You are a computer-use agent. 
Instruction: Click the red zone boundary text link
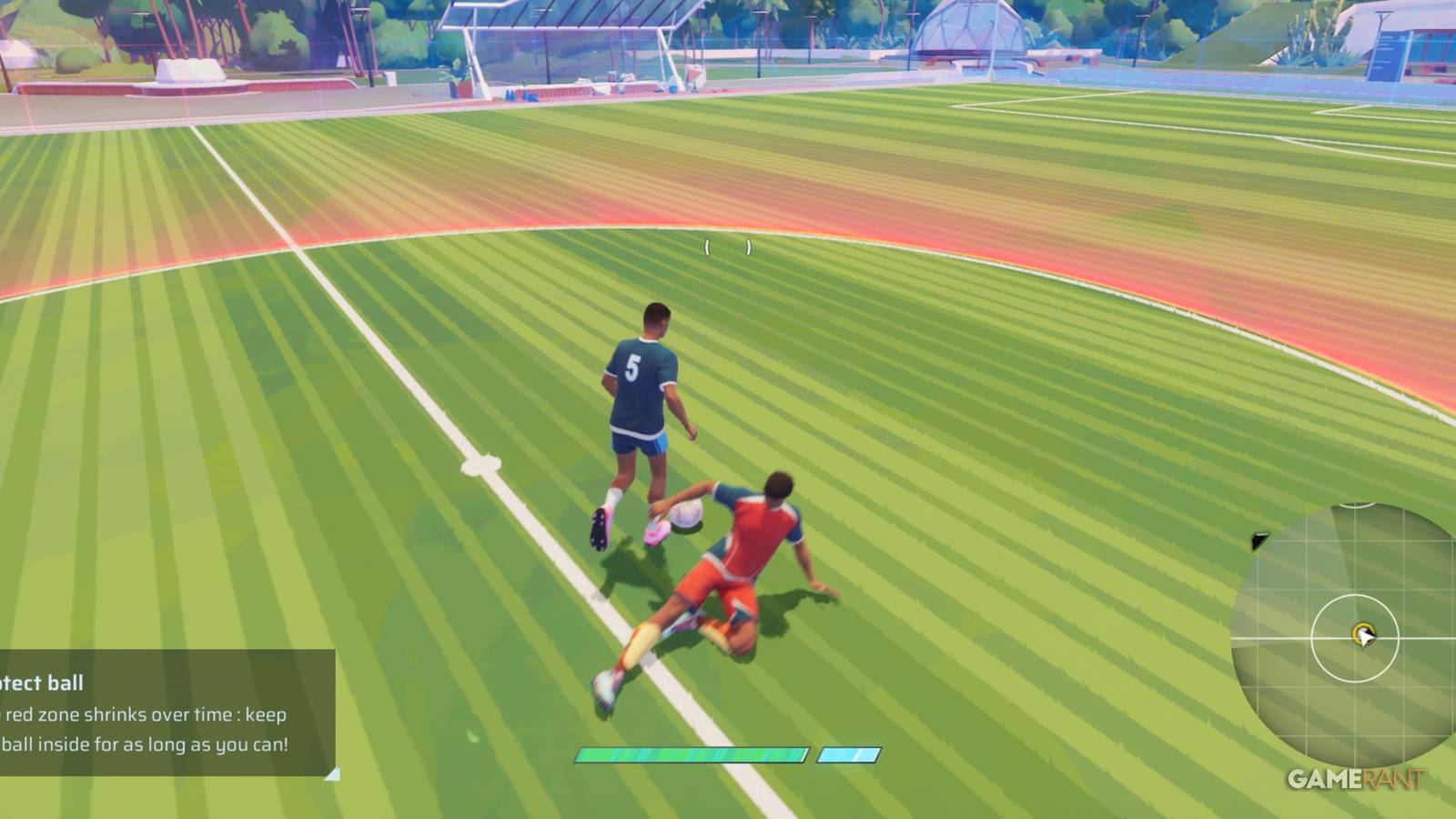point(146,715)
